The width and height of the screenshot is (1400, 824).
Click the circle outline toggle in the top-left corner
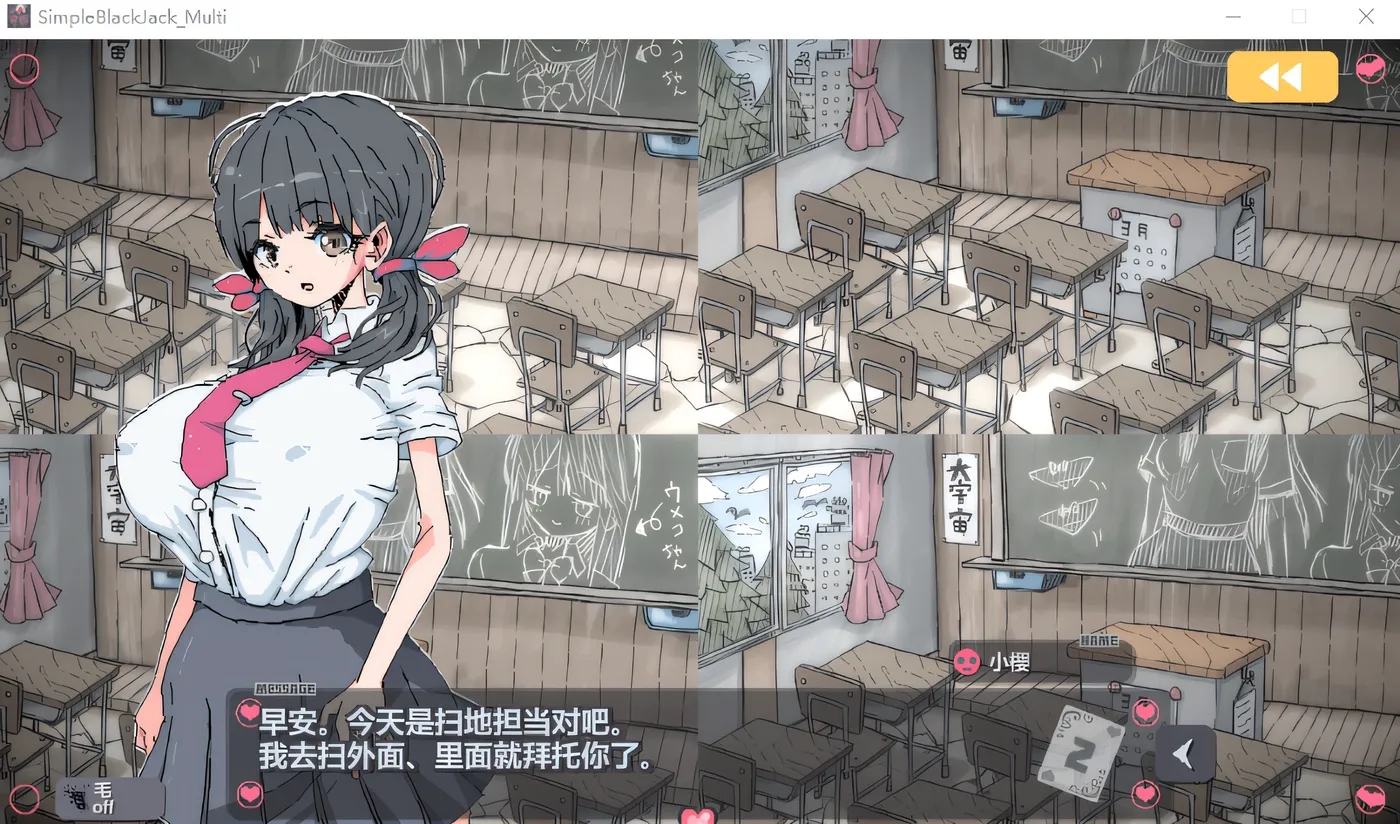(x=26, y=67)
